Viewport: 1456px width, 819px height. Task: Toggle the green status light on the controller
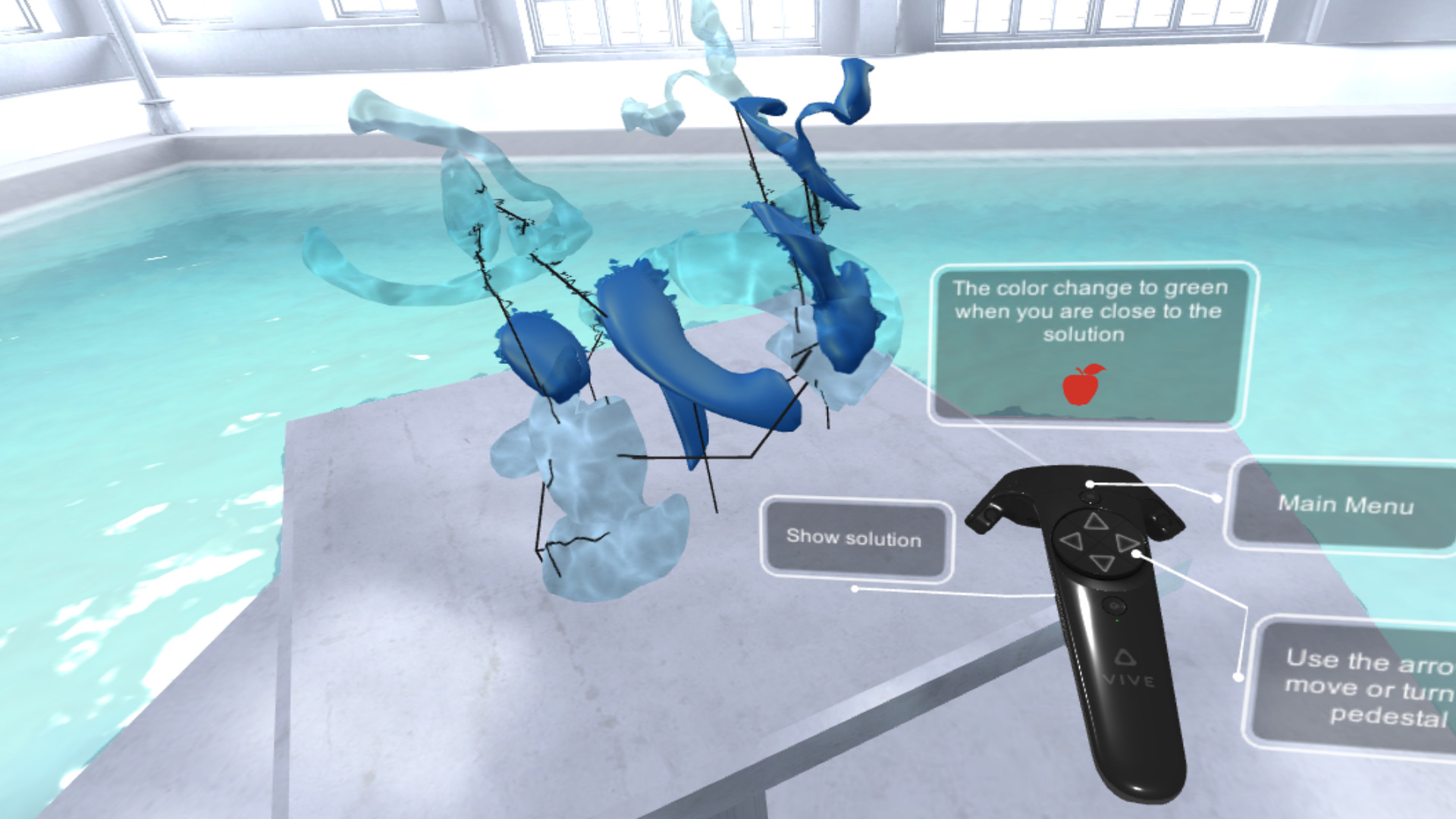(1117, 620)
